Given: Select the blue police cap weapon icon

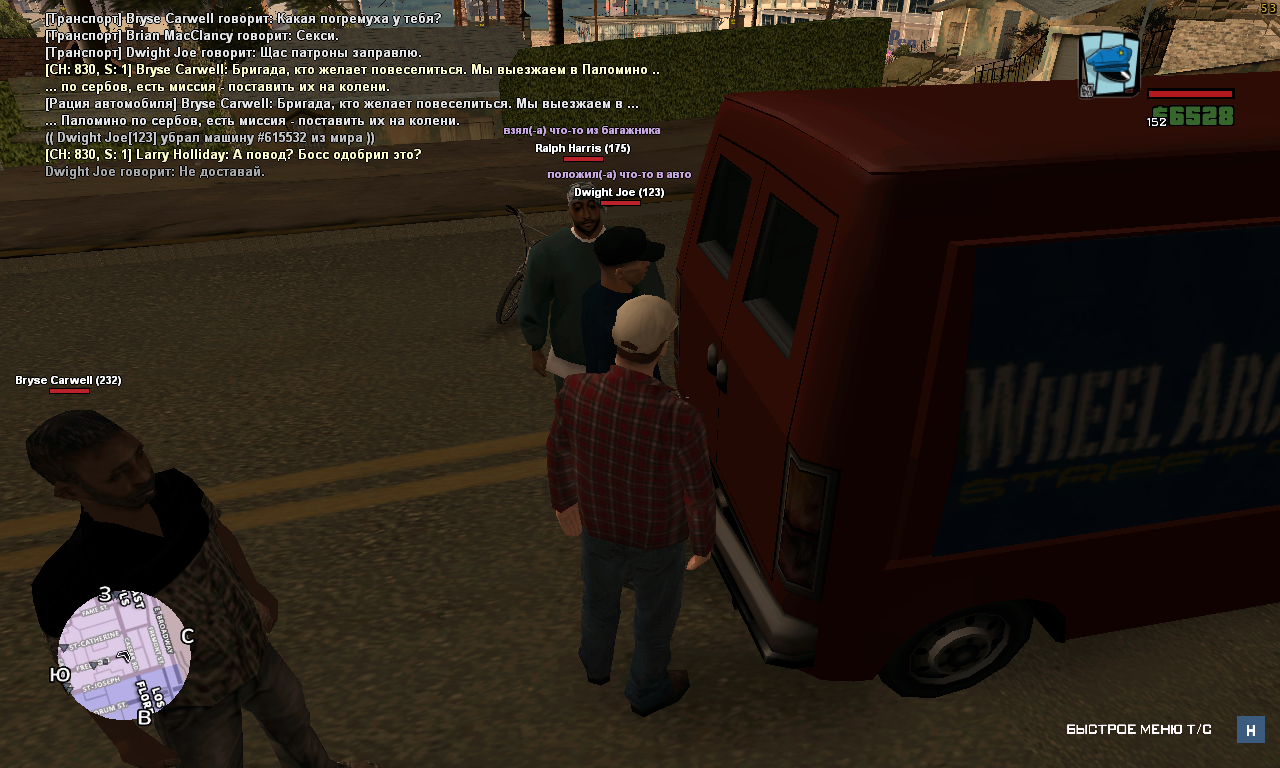Looking at the screenshot, I should coord(1110,65).
